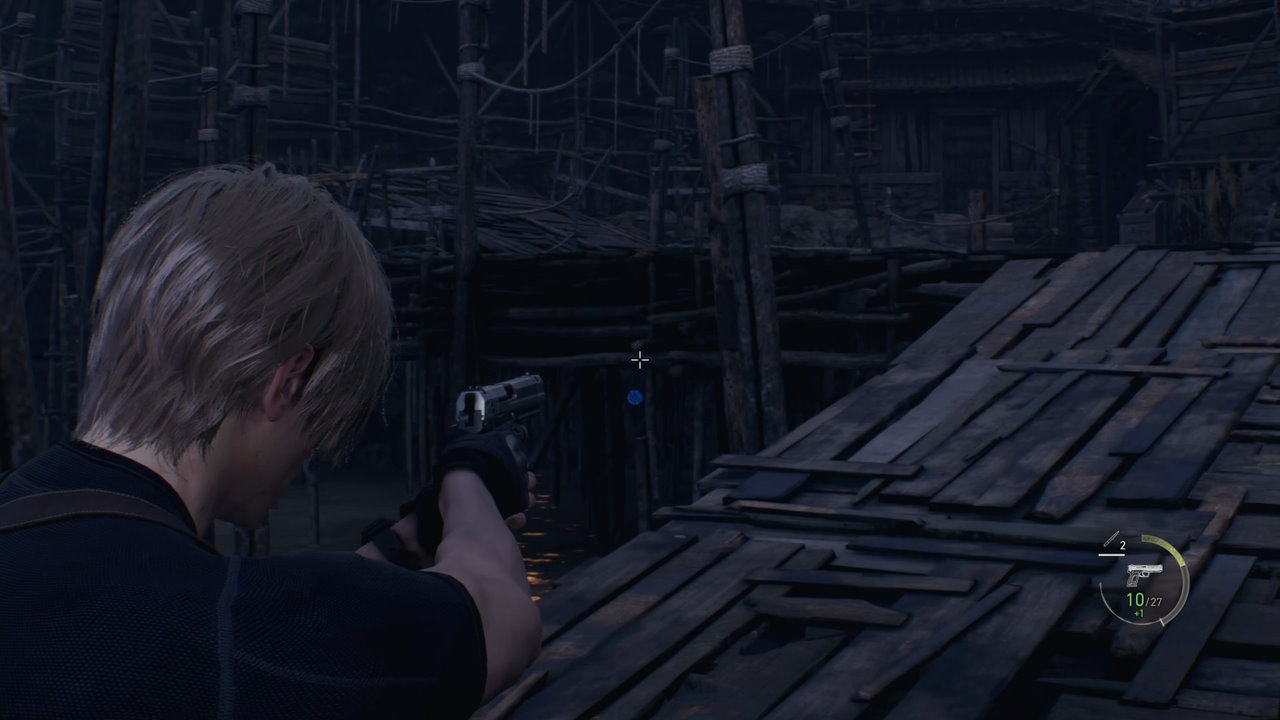The height and width of the screenshot is (720, 1280).
Task: Click the knife quantity number 2
Action: [x=1122, y=545]
